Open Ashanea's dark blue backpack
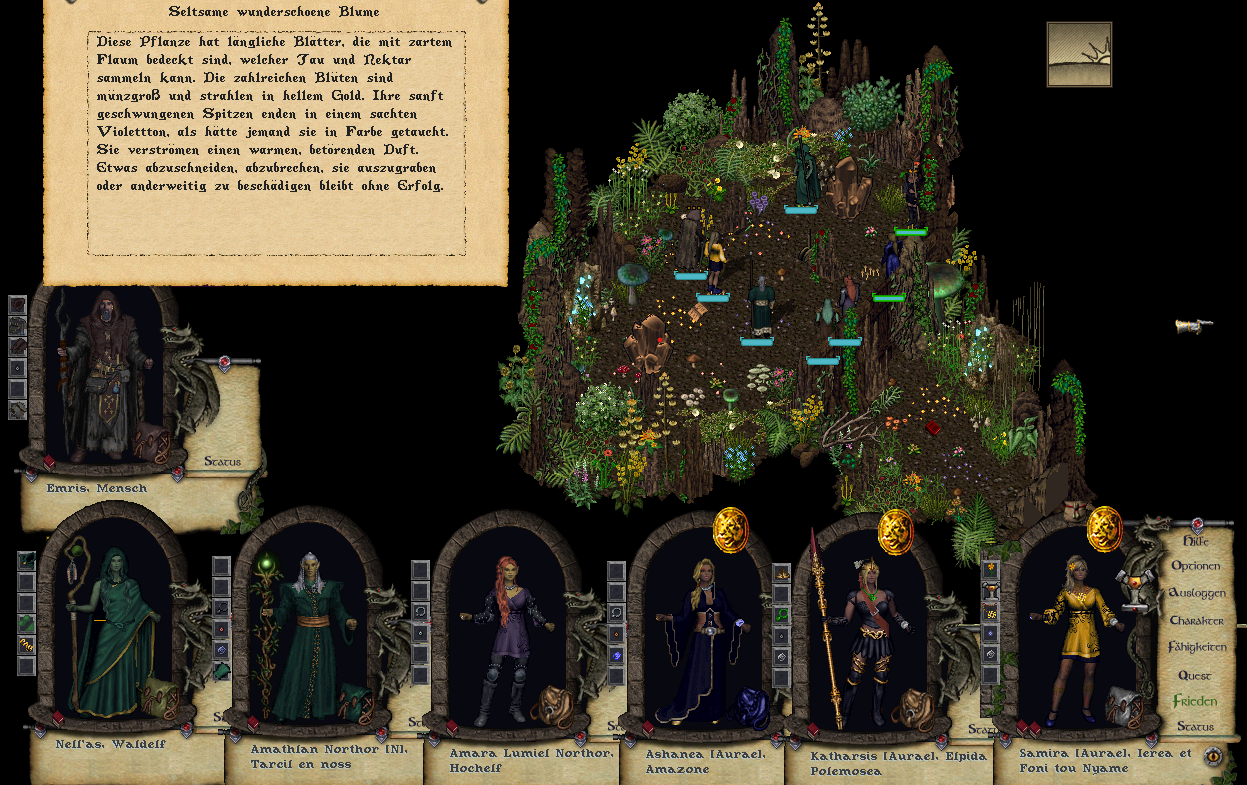1247x785 pixels. tap(749, 707)
